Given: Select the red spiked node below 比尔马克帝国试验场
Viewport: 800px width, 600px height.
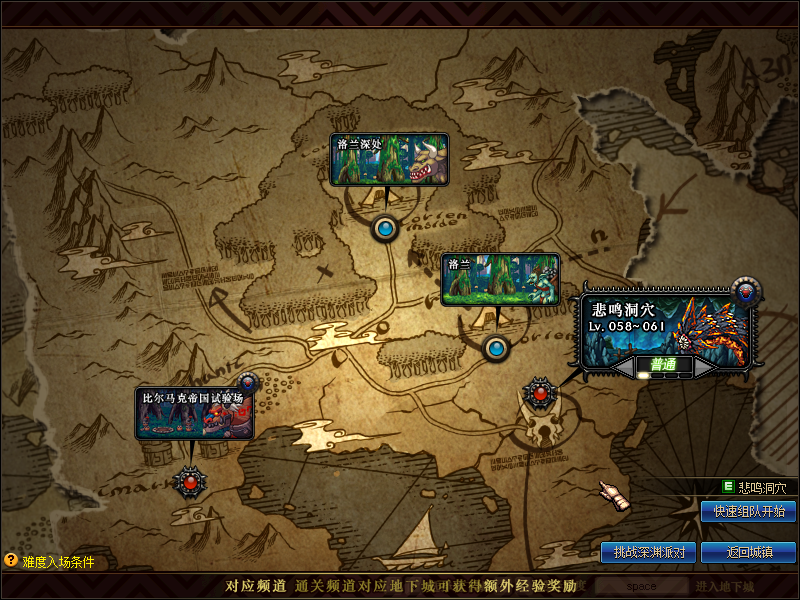Looking at the screenshot, I should click(x=188, y=482).
